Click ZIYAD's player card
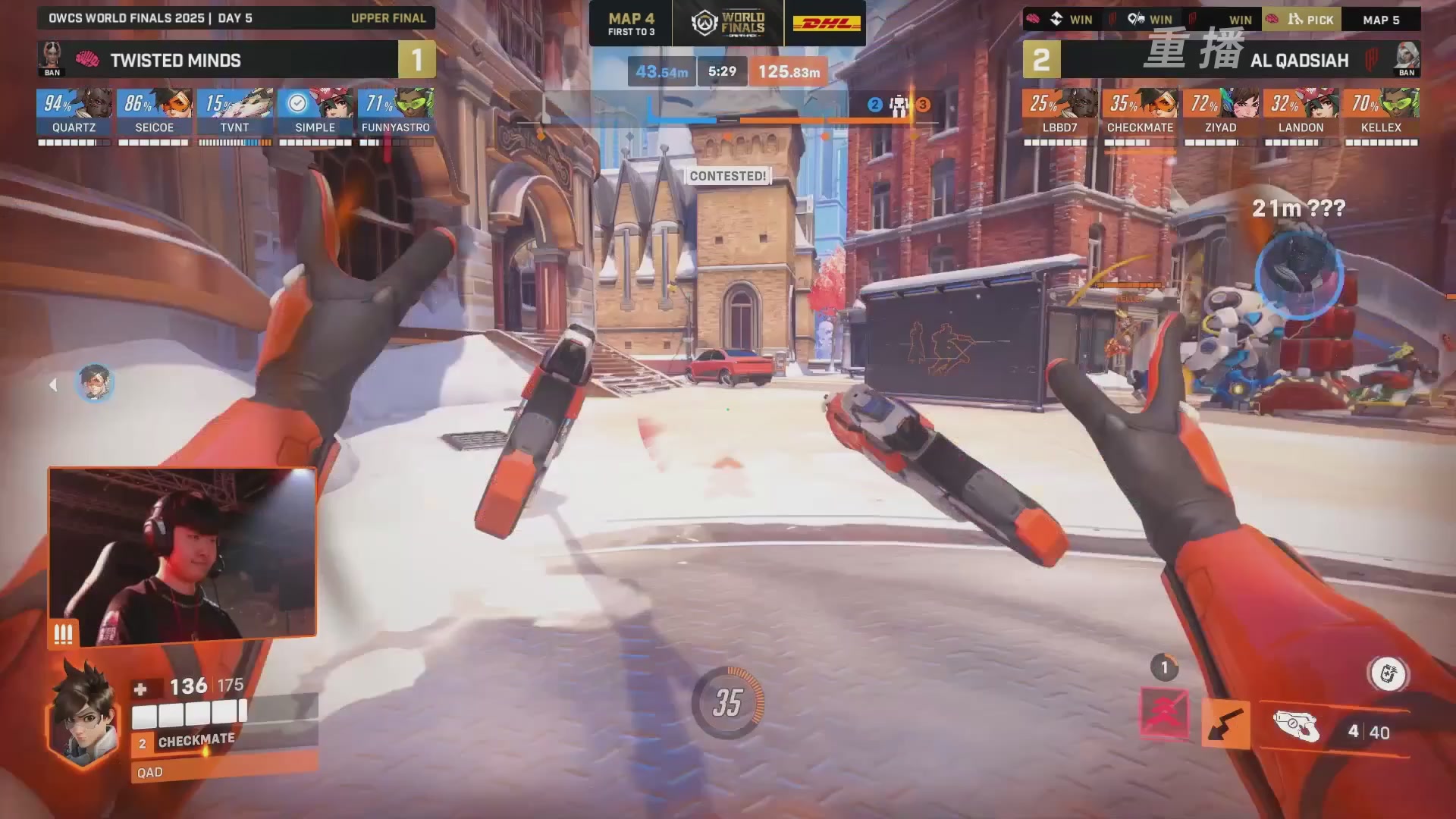 pyautogui.click(x=1220, y=114)
